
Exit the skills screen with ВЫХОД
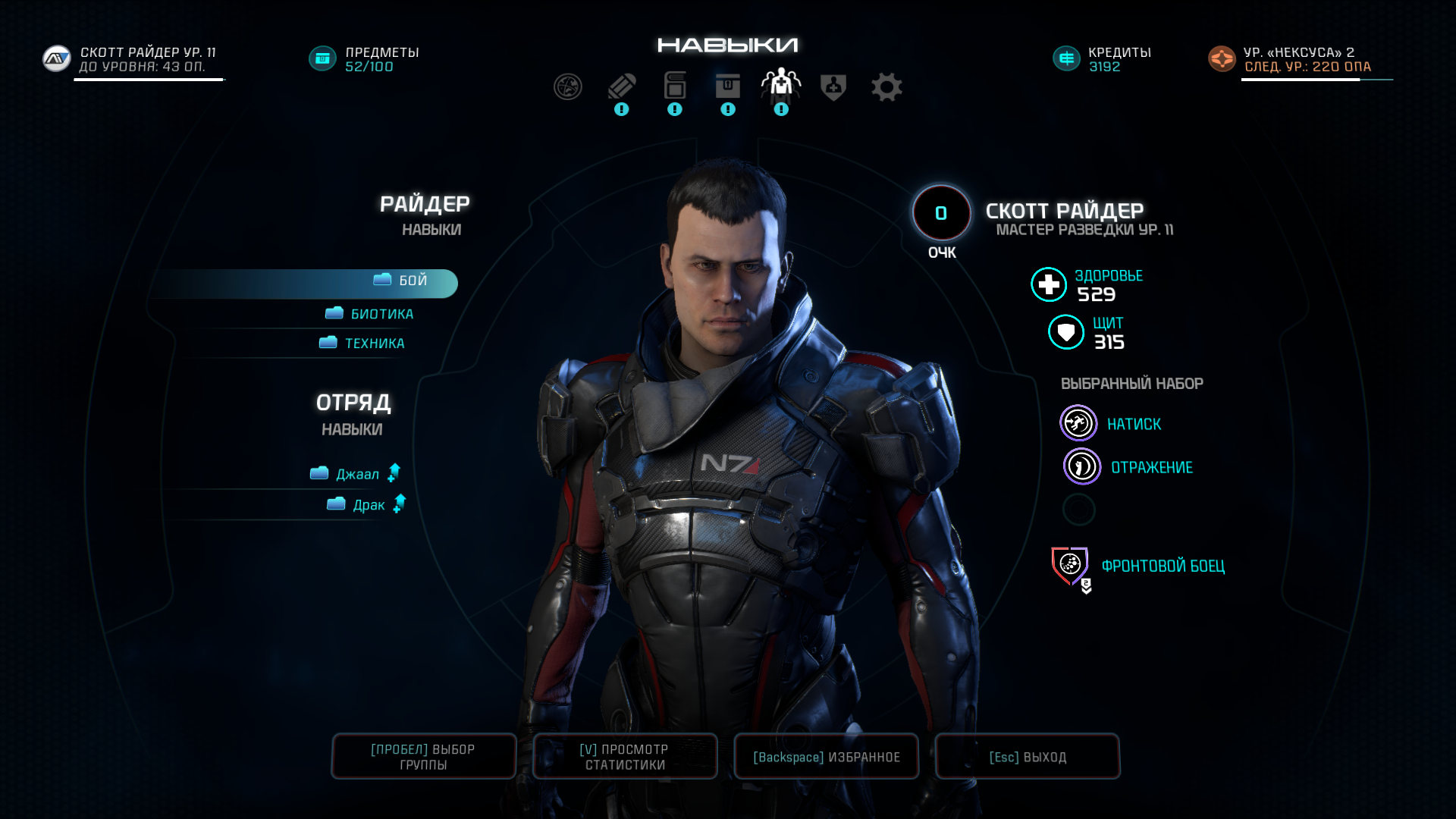[1027, 757]
